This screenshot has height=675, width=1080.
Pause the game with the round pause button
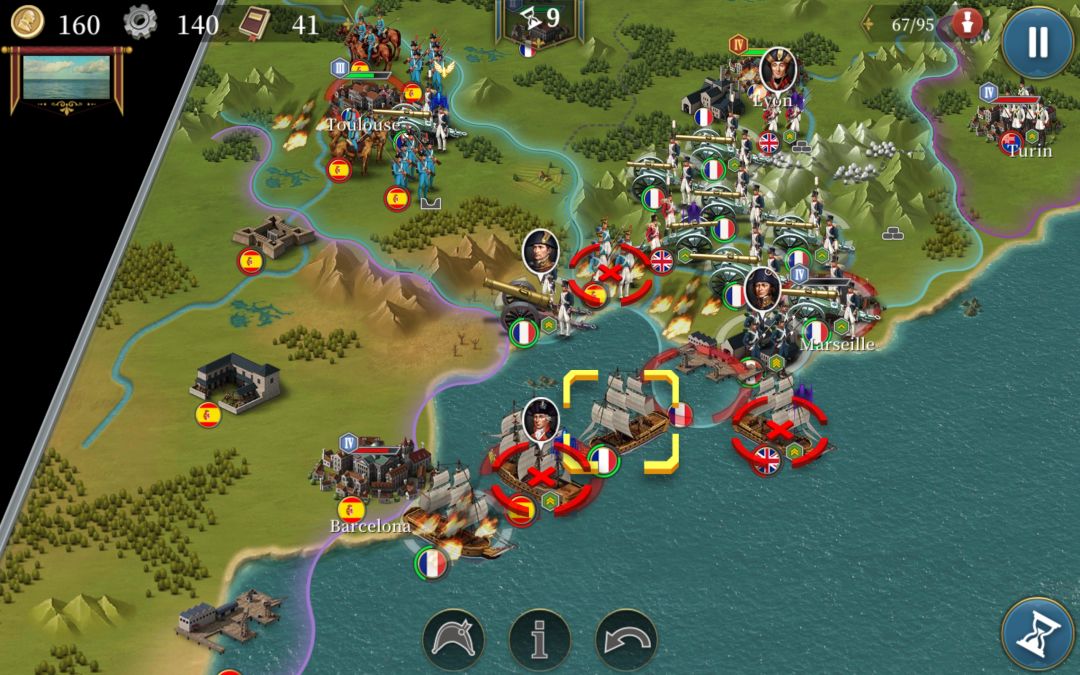1038,42
